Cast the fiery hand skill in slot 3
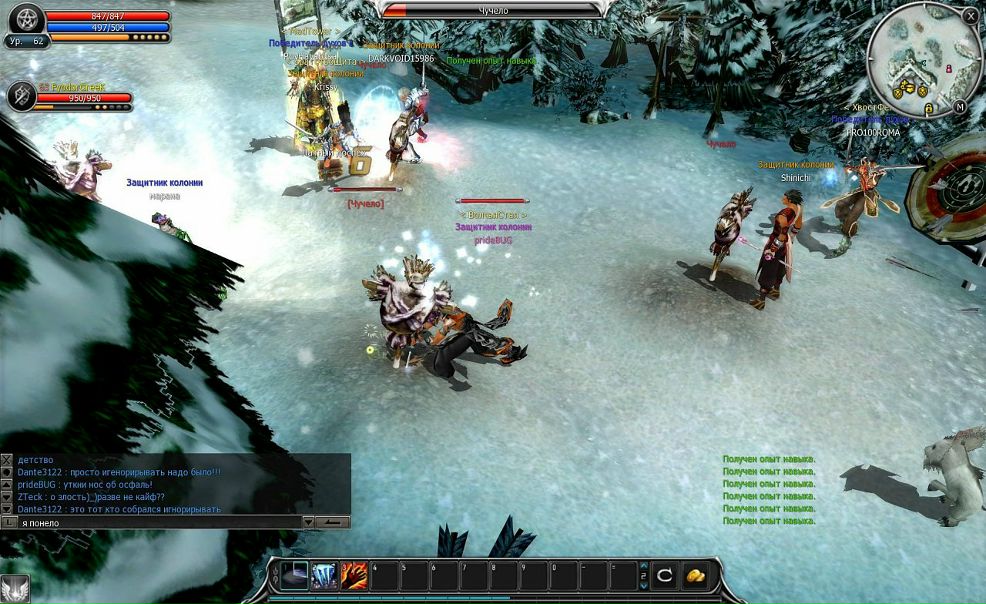Image resolution: width=986 pixels, height=604 pixels. click(355, 576)
